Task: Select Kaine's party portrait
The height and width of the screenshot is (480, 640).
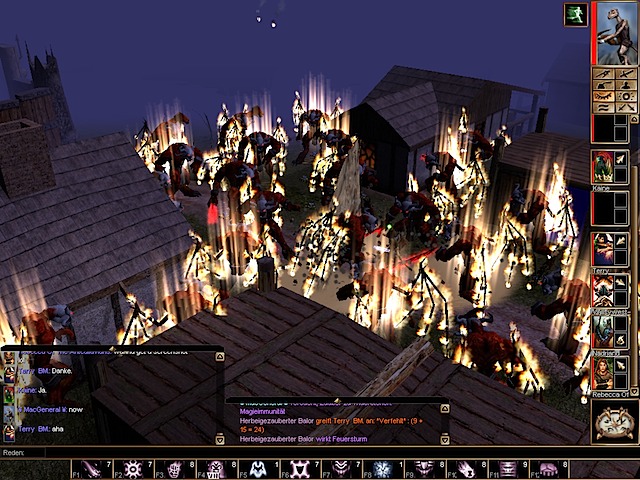Action: (x=602, y=166)
